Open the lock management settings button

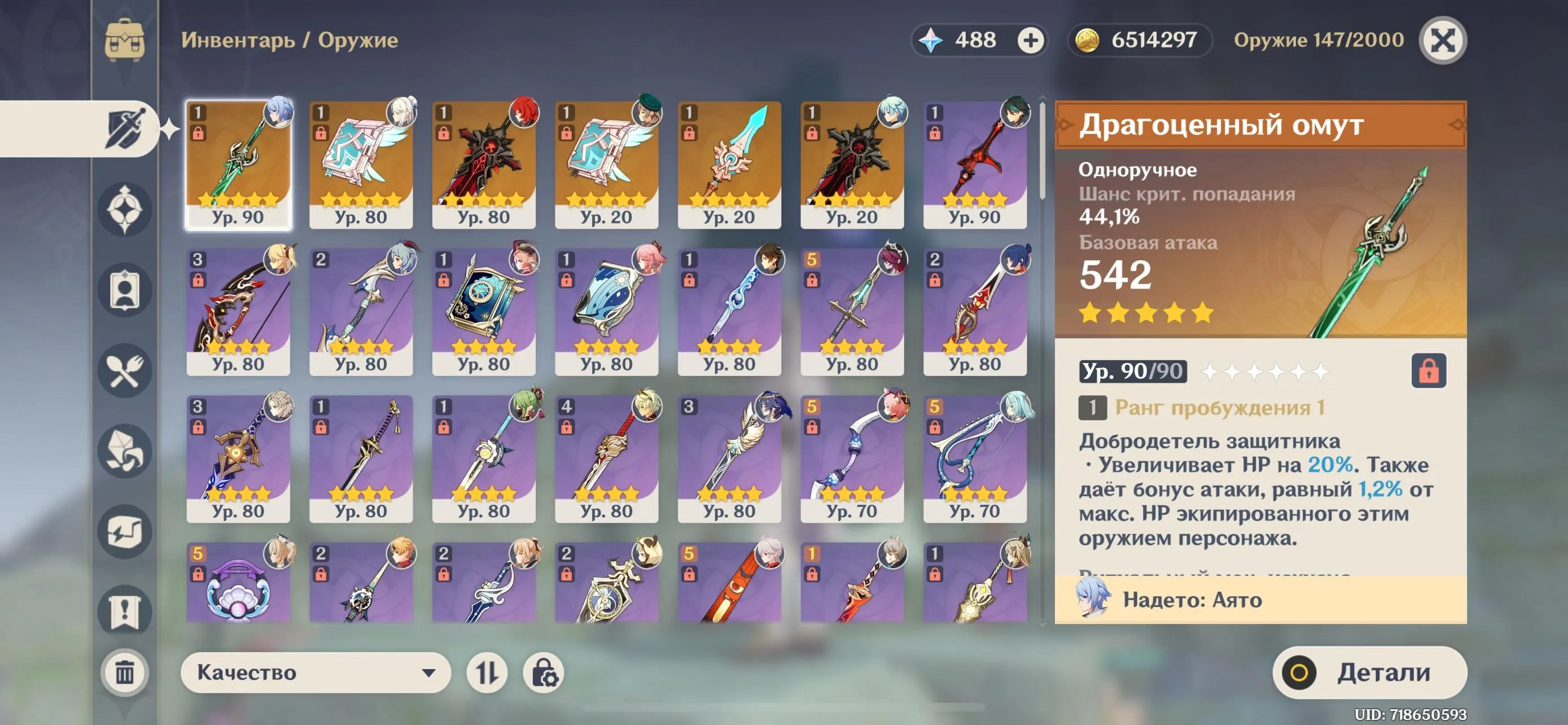pyautogui.click(x=543, y=672)
